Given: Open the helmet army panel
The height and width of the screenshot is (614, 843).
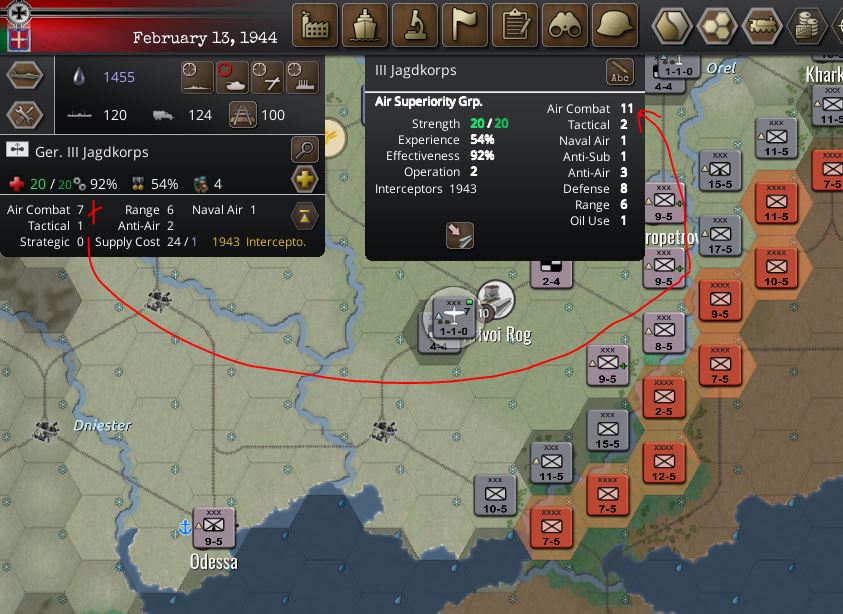Looking at the screenshot, I should point(616,25).
